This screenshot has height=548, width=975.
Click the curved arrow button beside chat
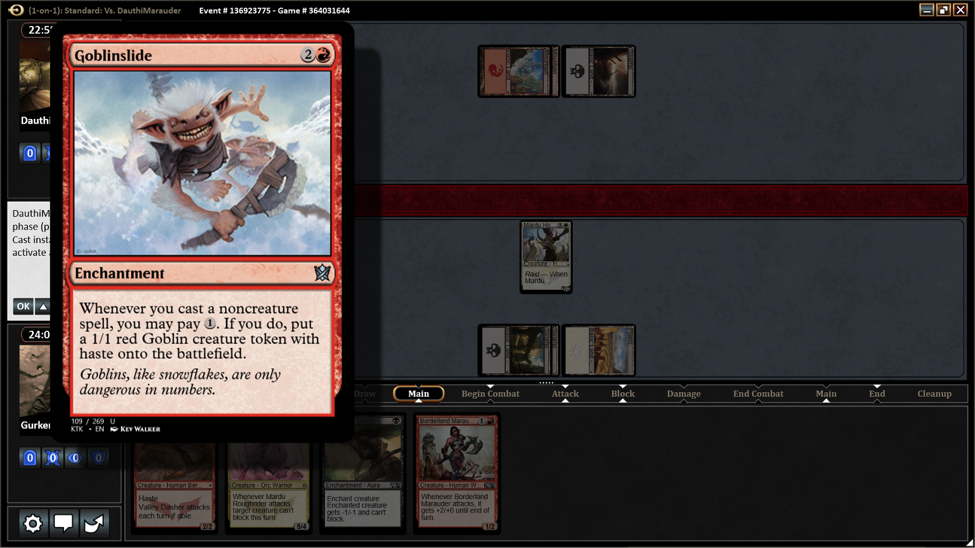[x=94, y=523]
